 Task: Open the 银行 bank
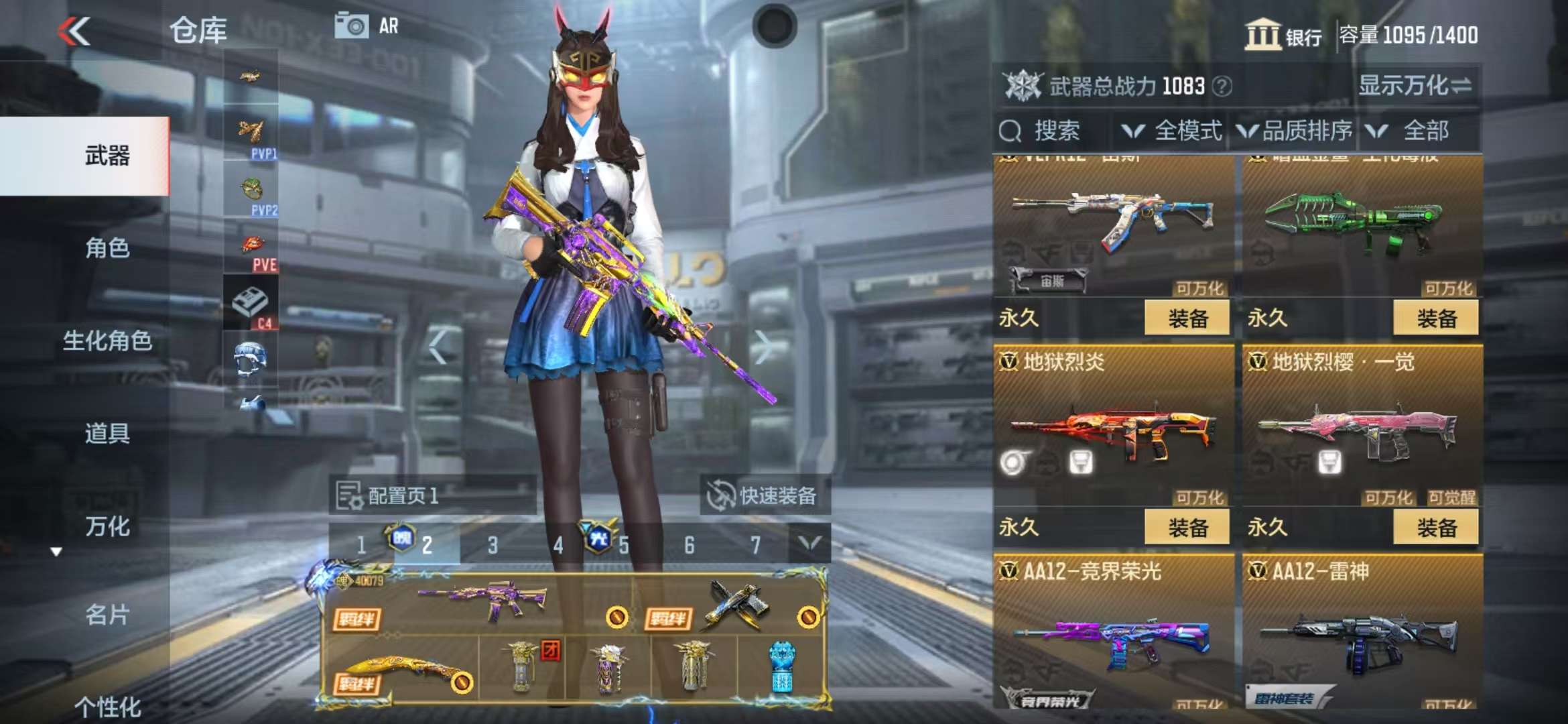tap(1283, 35)
